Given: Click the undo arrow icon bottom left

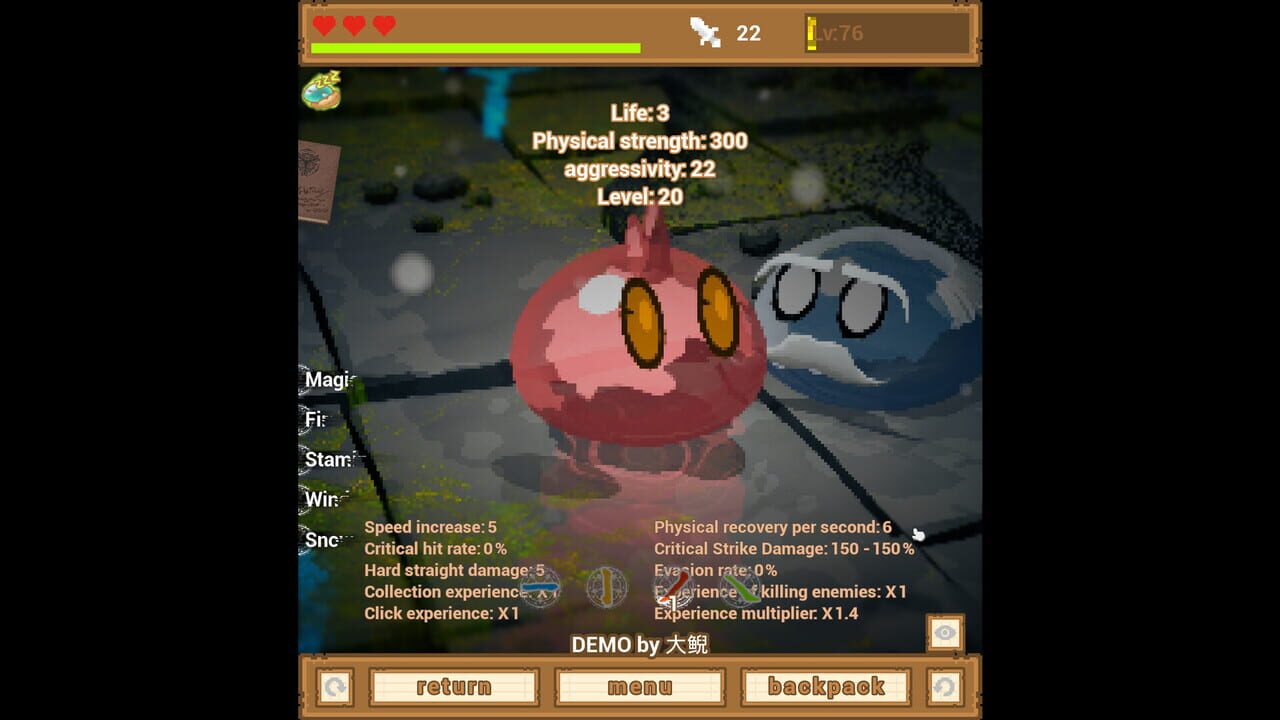Looking at the screenshot, I should coord(334,686).
